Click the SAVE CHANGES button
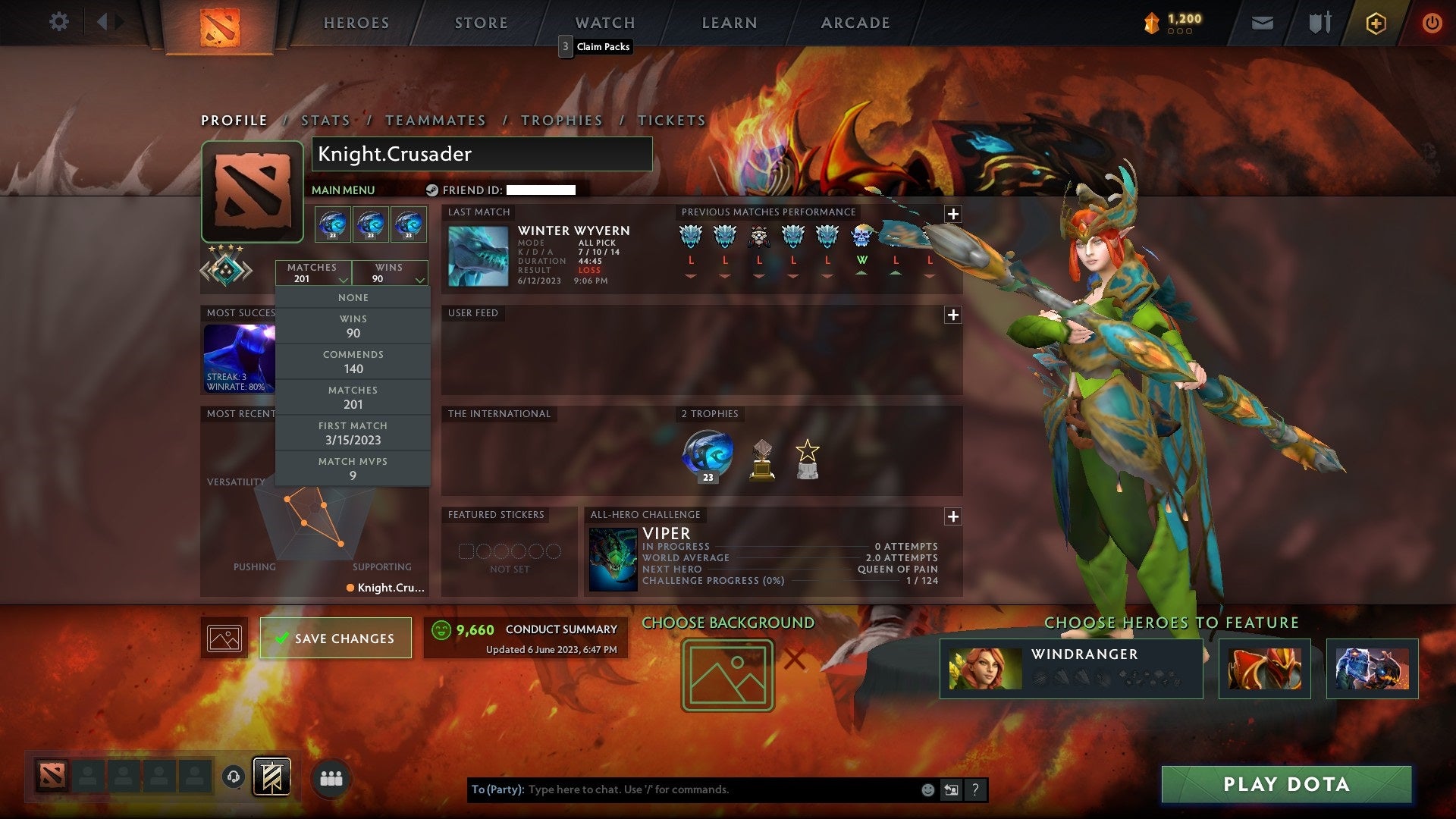This screenshot has width=1456, height=819. click(335, 638)
